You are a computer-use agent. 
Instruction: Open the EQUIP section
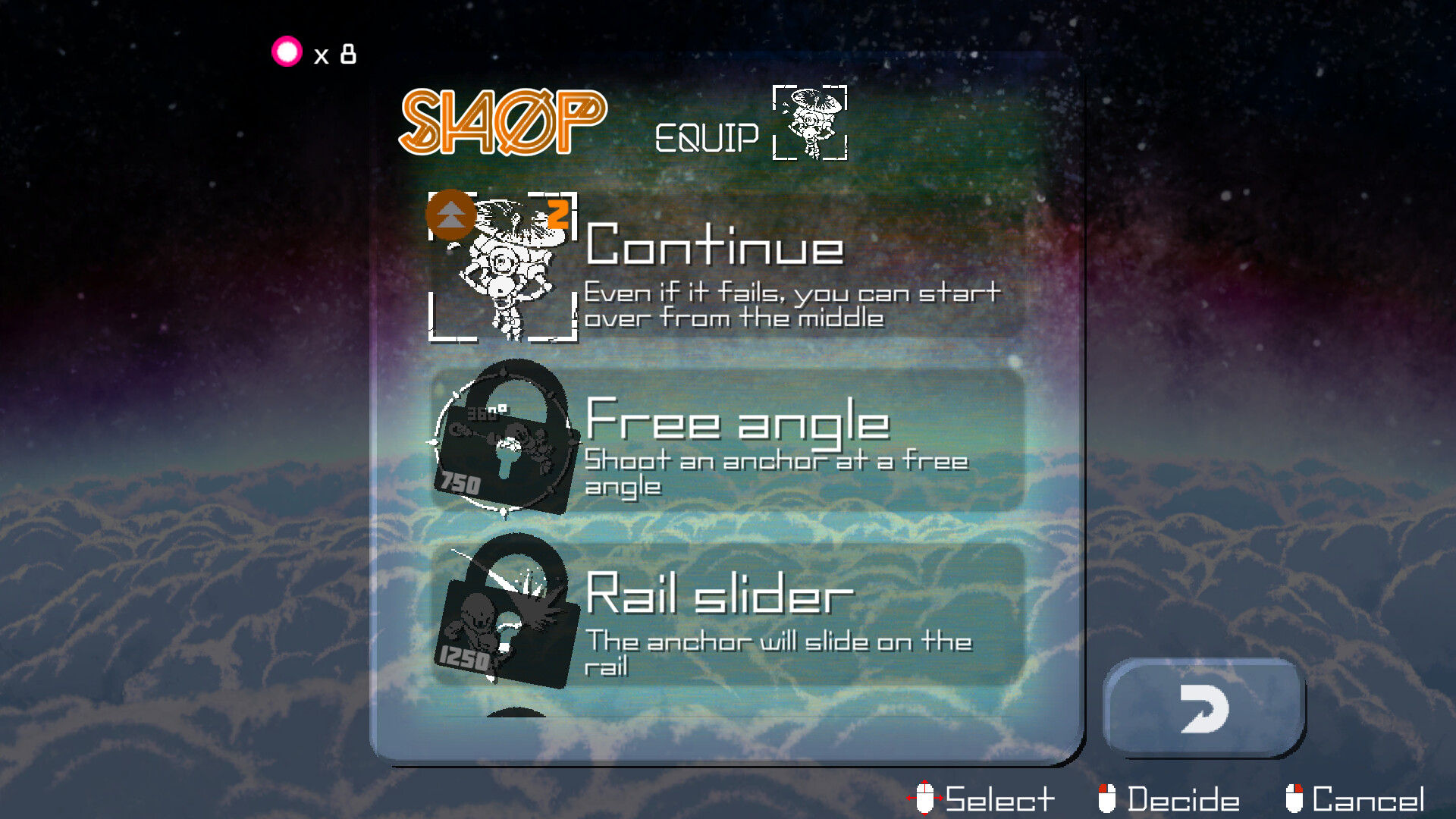[x=707, y=136]
